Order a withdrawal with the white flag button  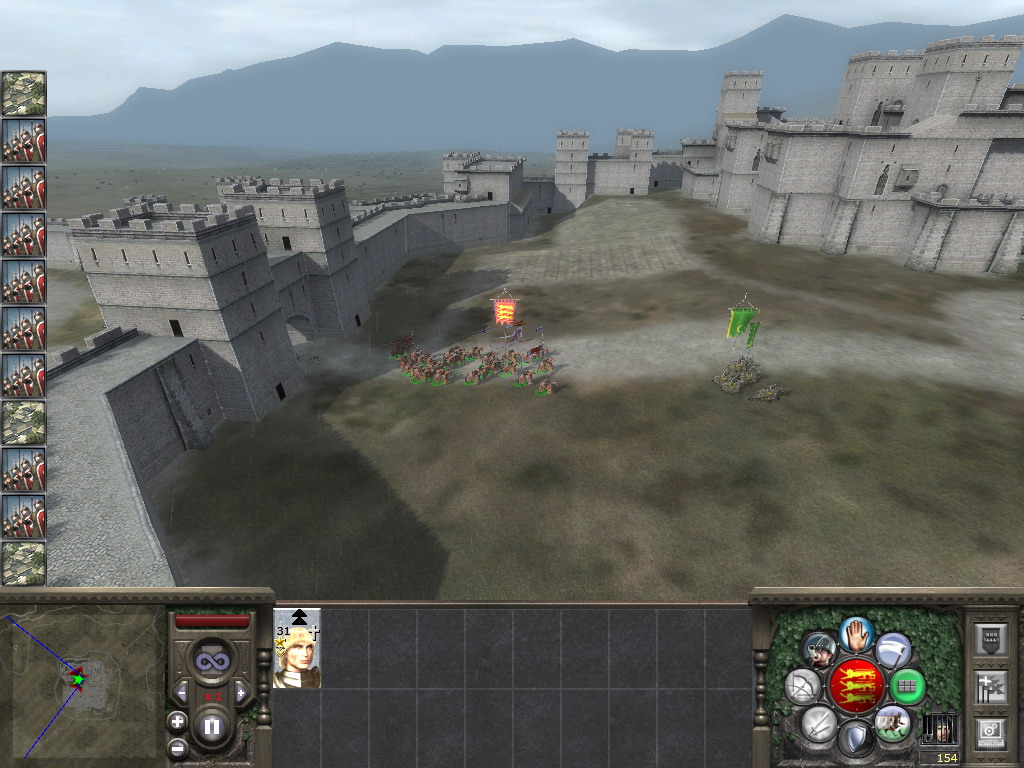[893, 650]
